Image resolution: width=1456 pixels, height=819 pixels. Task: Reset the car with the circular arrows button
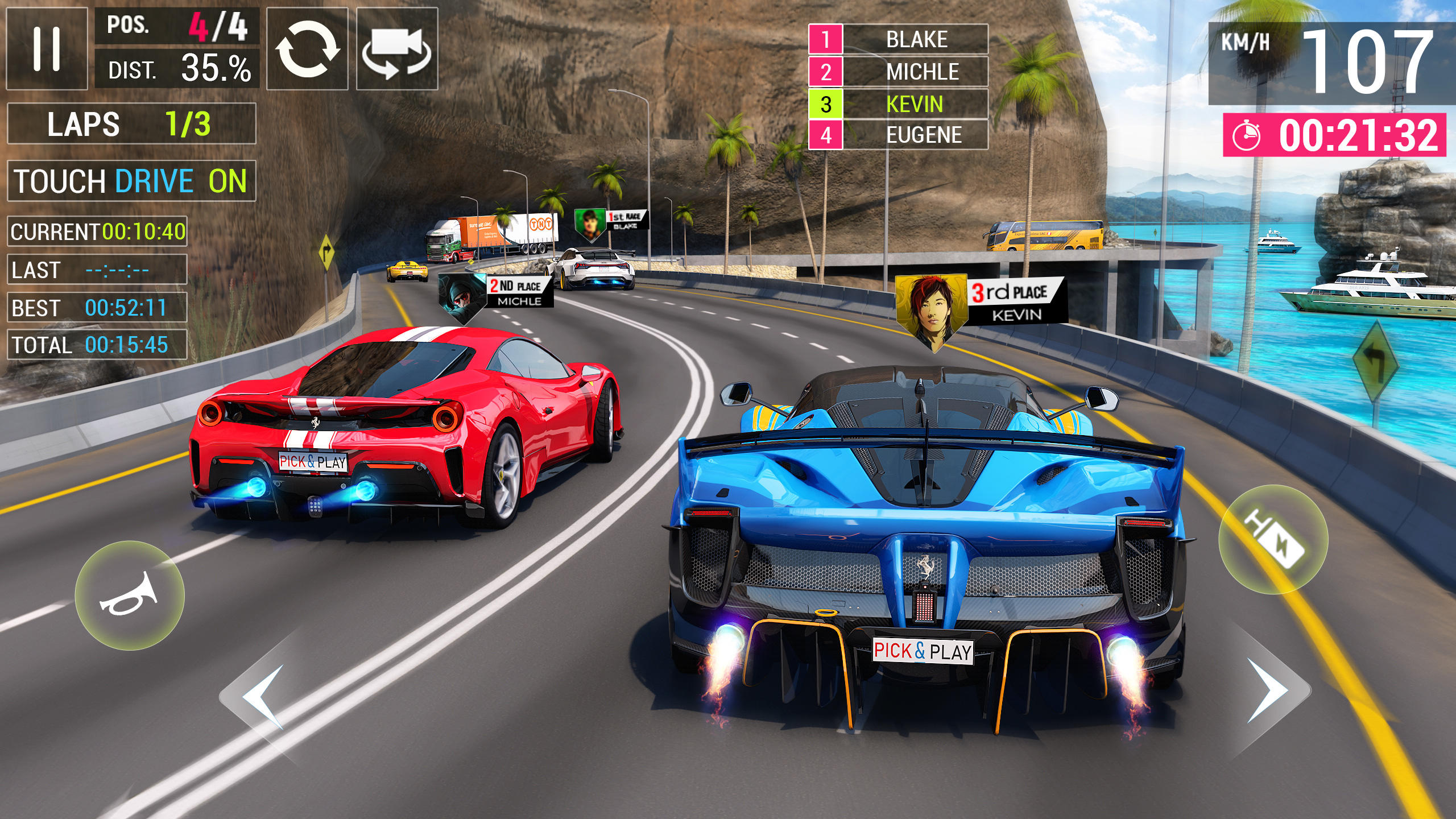(x=307, y=48)
